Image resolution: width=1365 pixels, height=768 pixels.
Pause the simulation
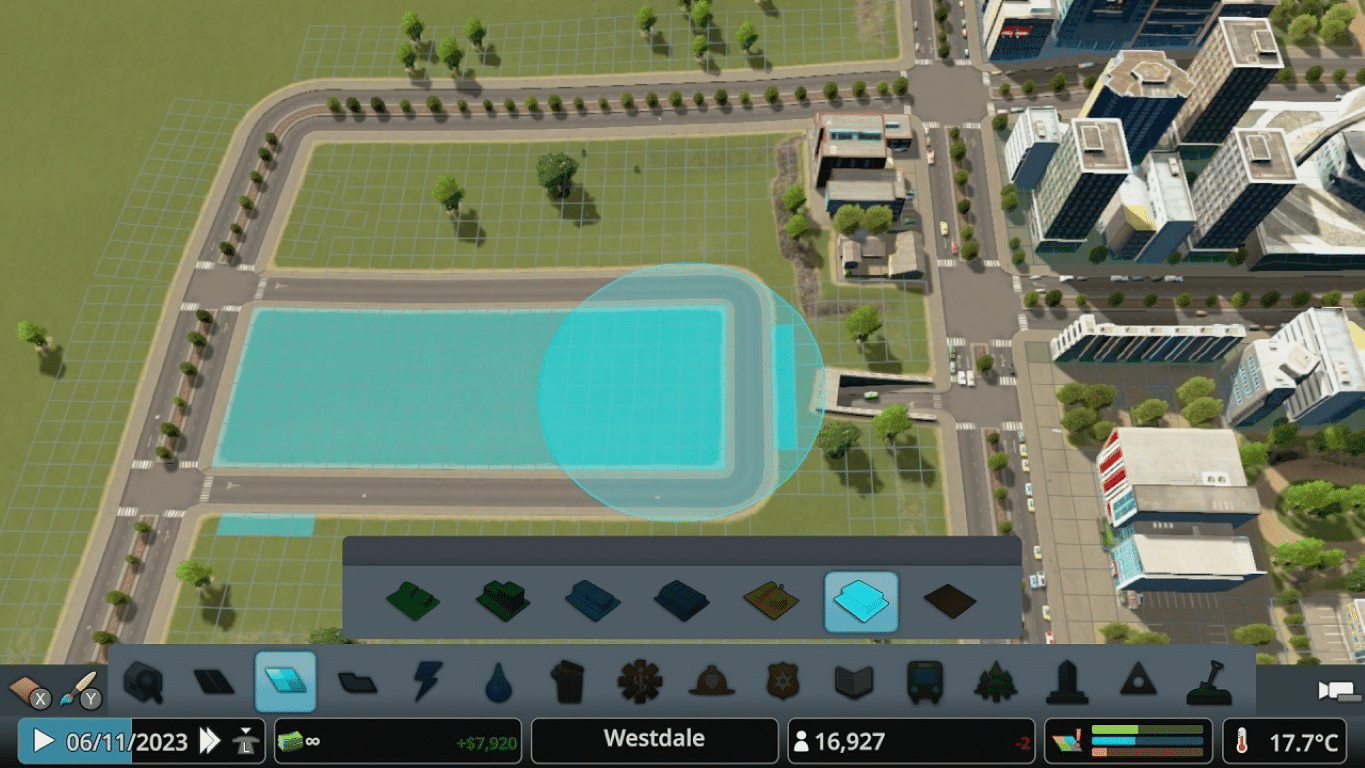[x=42, y=740]
